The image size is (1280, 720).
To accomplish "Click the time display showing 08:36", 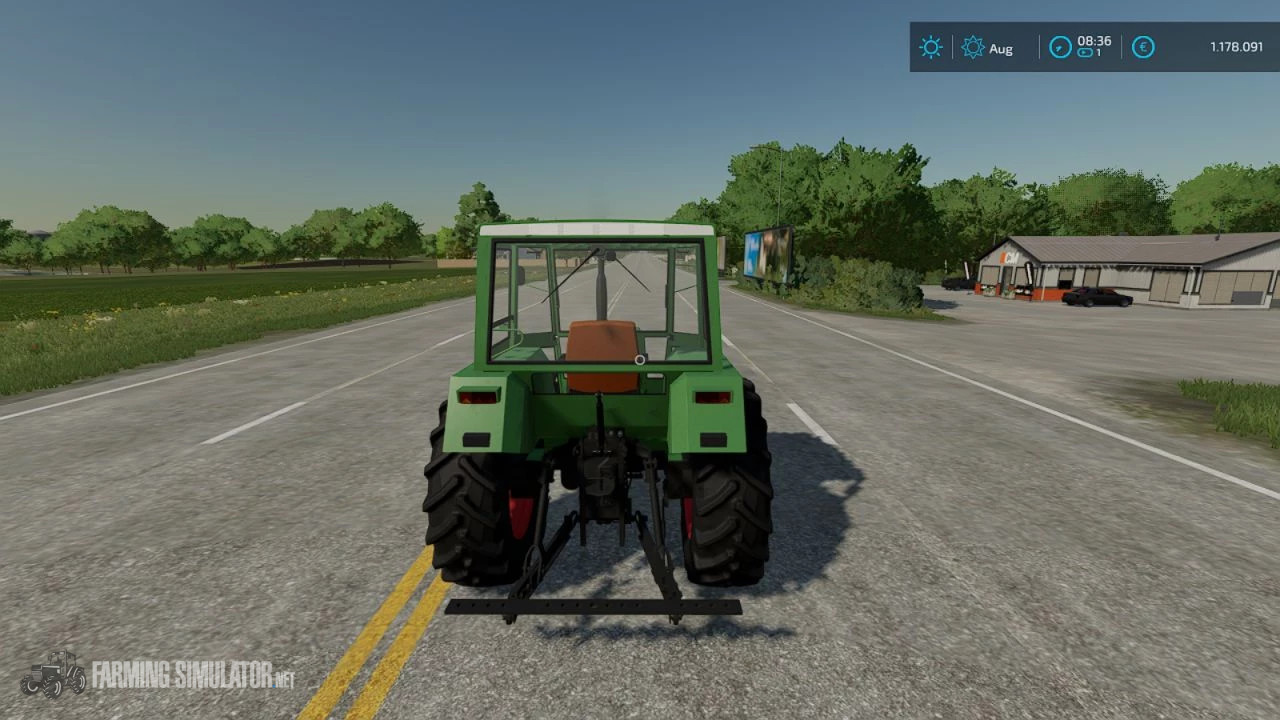I will pyautogui.click(x=1096, y=41).
